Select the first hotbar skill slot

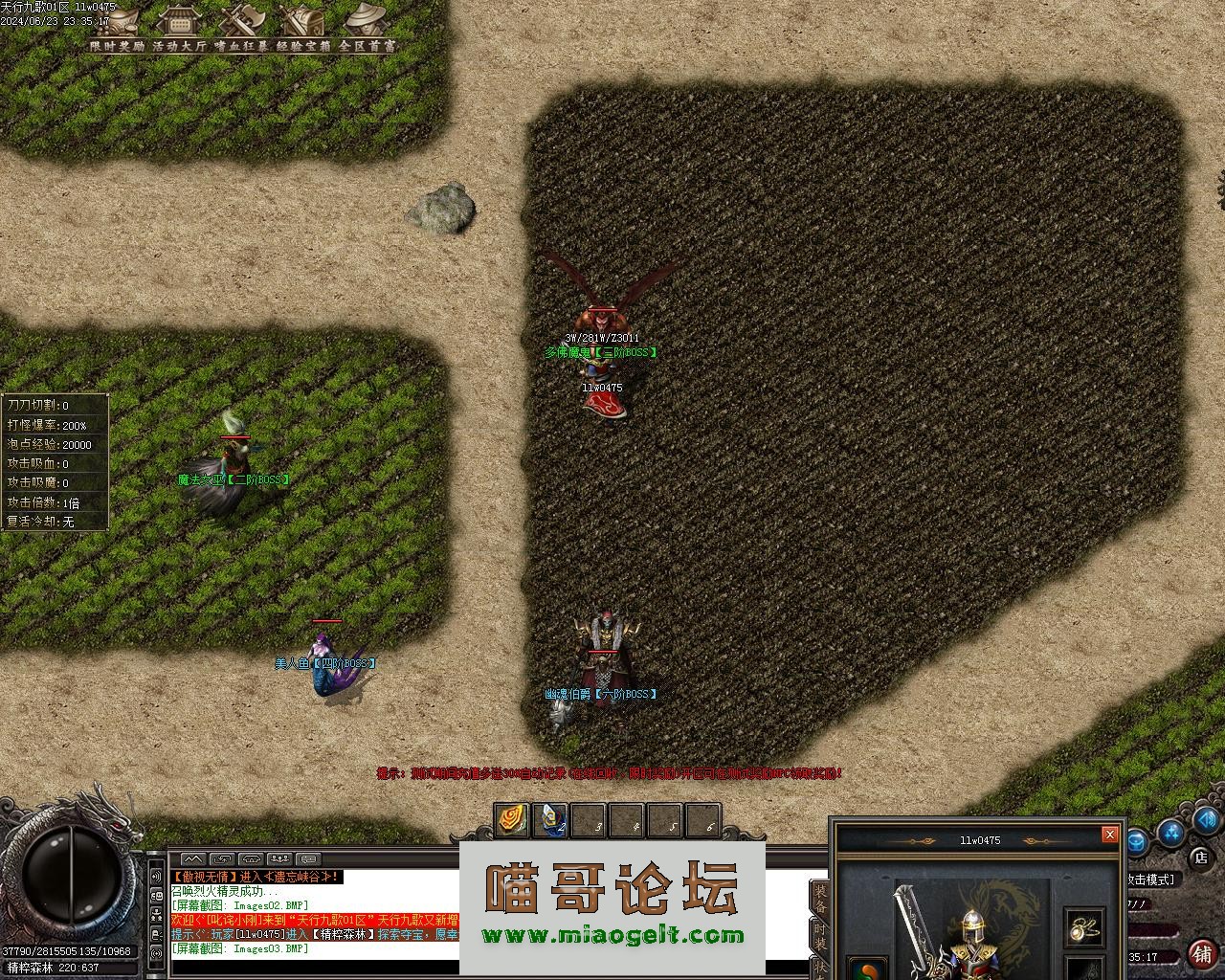(x=510, y=820)
